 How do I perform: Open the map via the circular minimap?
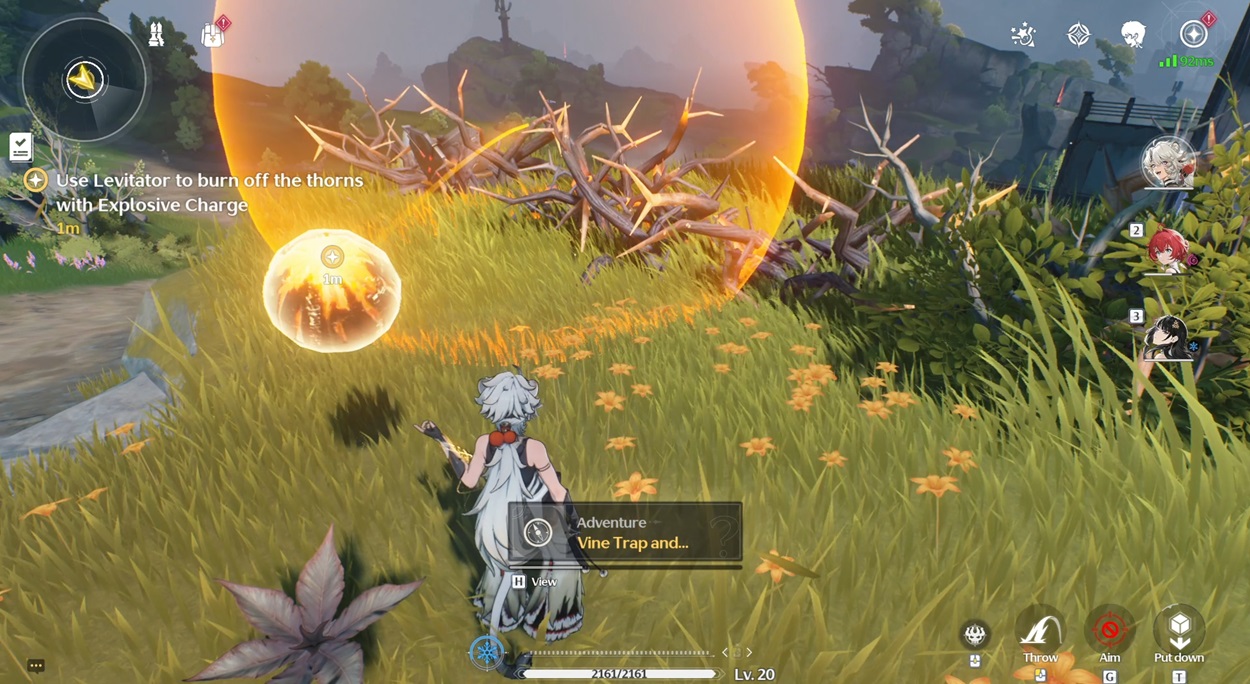pos(85,79)
